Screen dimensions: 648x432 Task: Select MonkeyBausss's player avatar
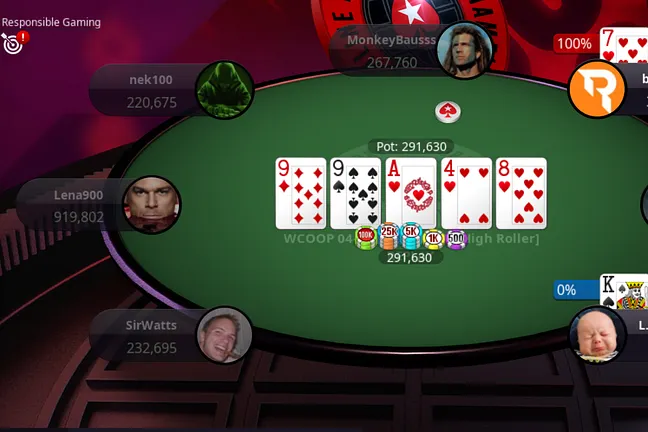coord(467,51)
